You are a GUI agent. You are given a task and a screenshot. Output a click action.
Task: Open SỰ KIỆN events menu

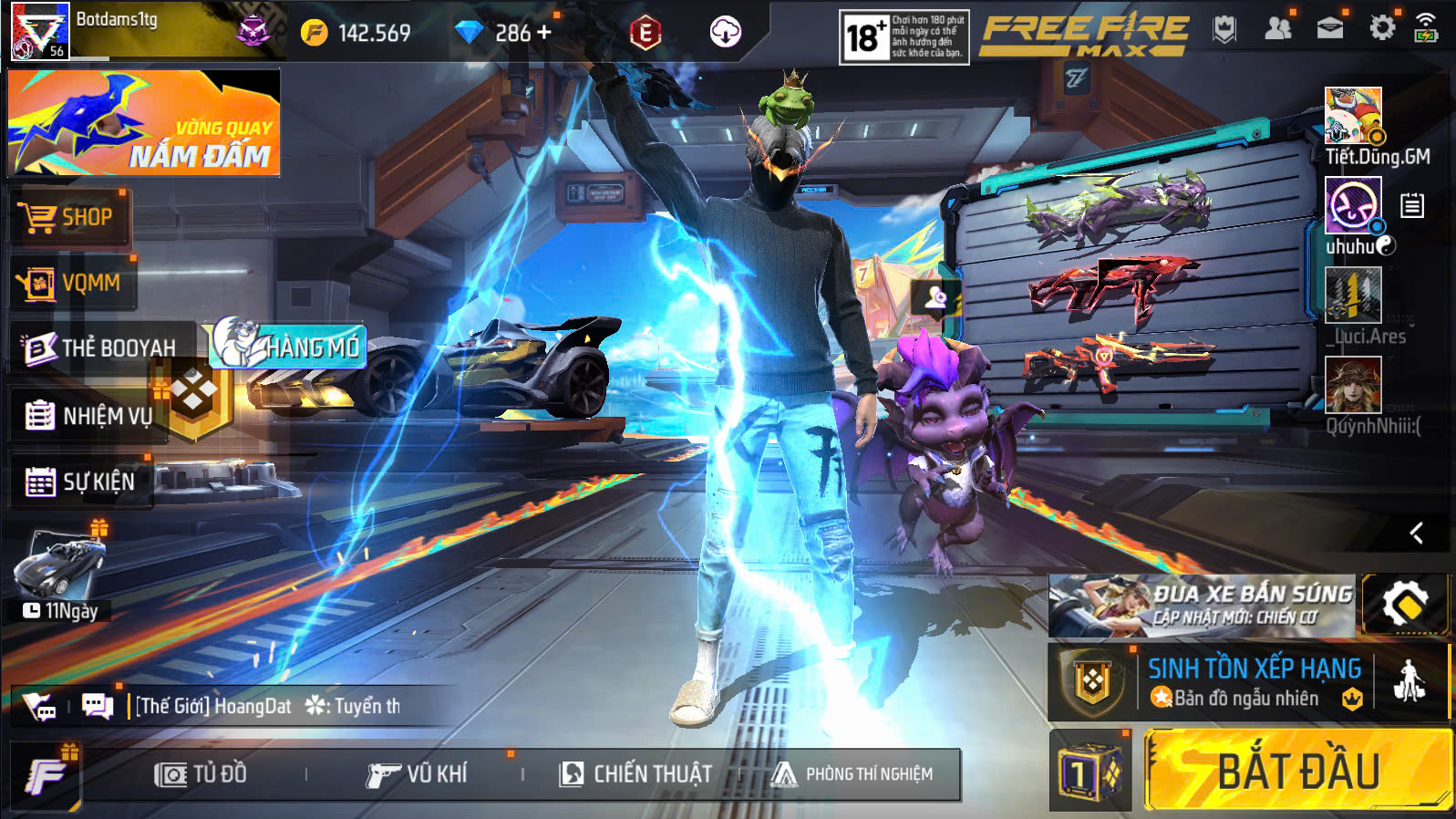coord(80,482)
